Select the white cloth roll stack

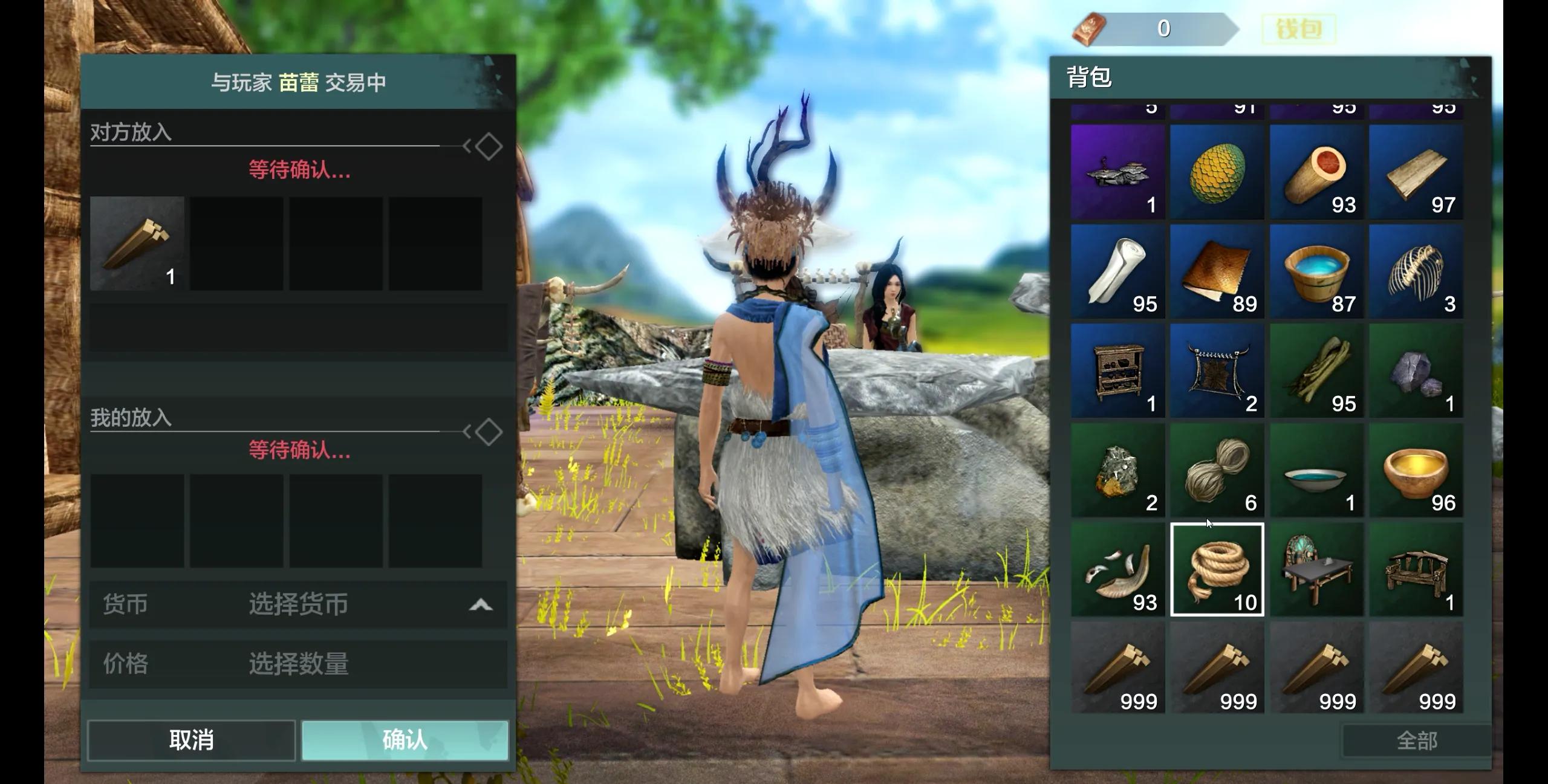1117,271
